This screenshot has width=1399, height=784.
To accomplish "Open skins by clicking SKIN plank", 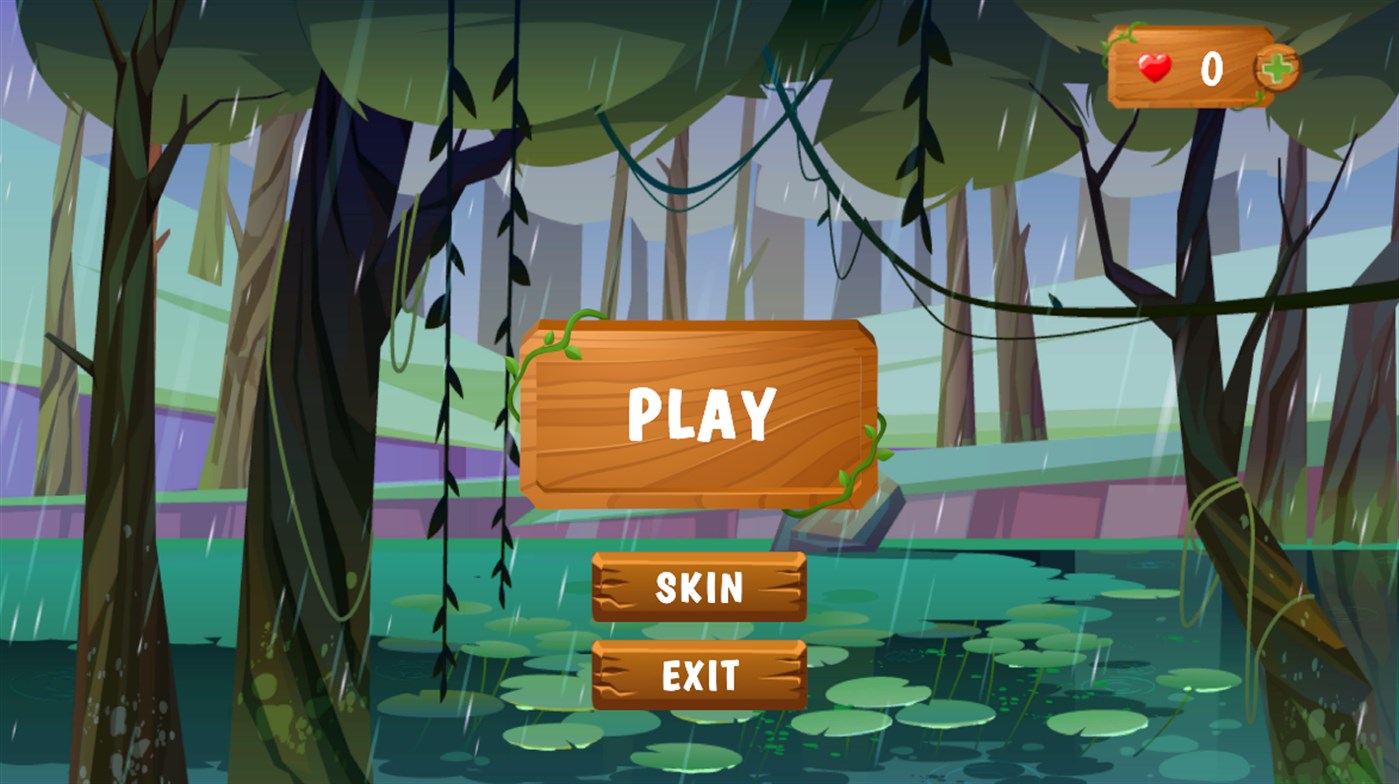I will [x=699, y=588].
